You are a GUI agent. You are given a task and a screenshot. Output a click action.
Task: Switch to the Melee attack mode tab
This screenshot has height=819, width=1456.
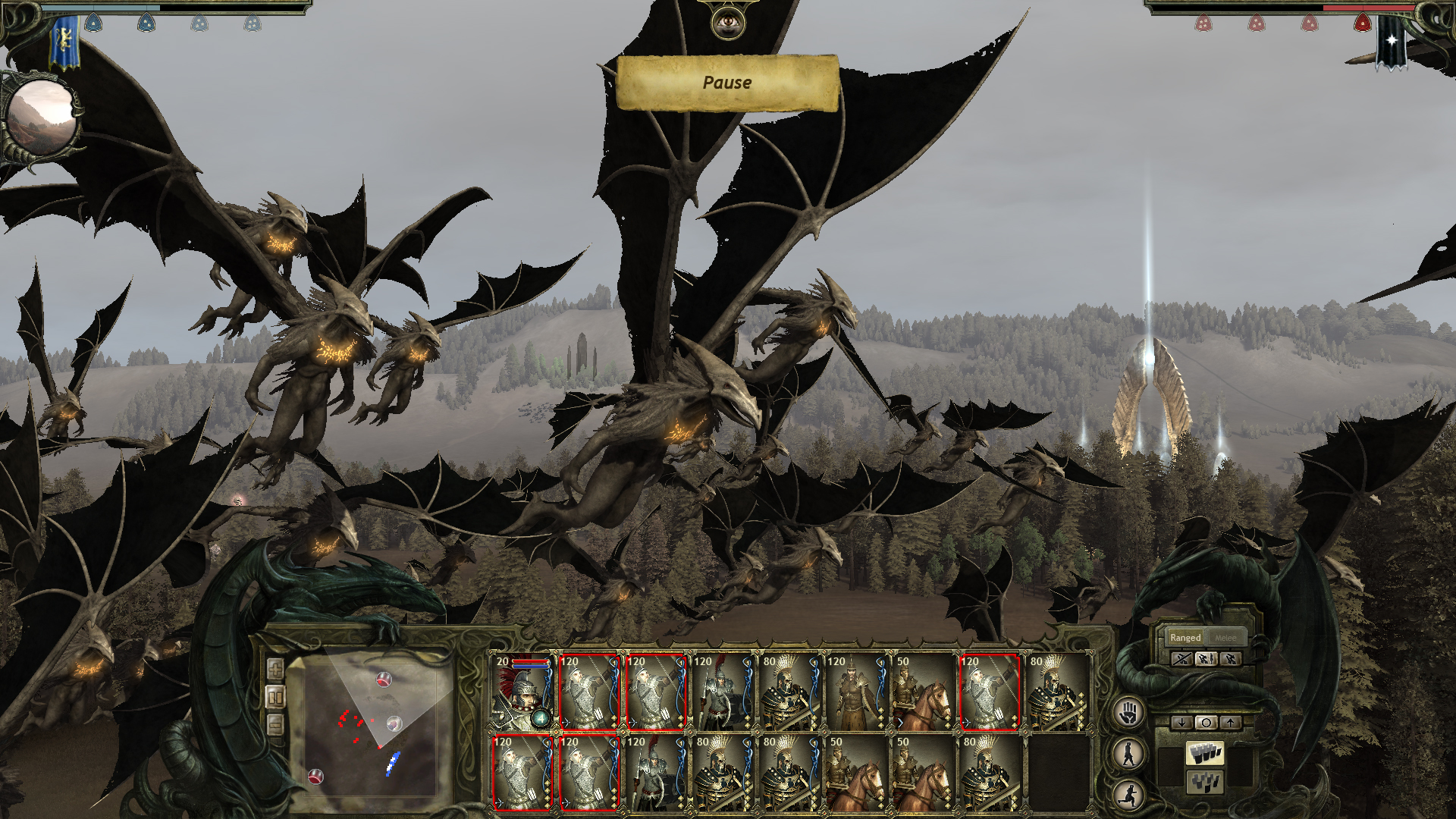point(1225,638)
